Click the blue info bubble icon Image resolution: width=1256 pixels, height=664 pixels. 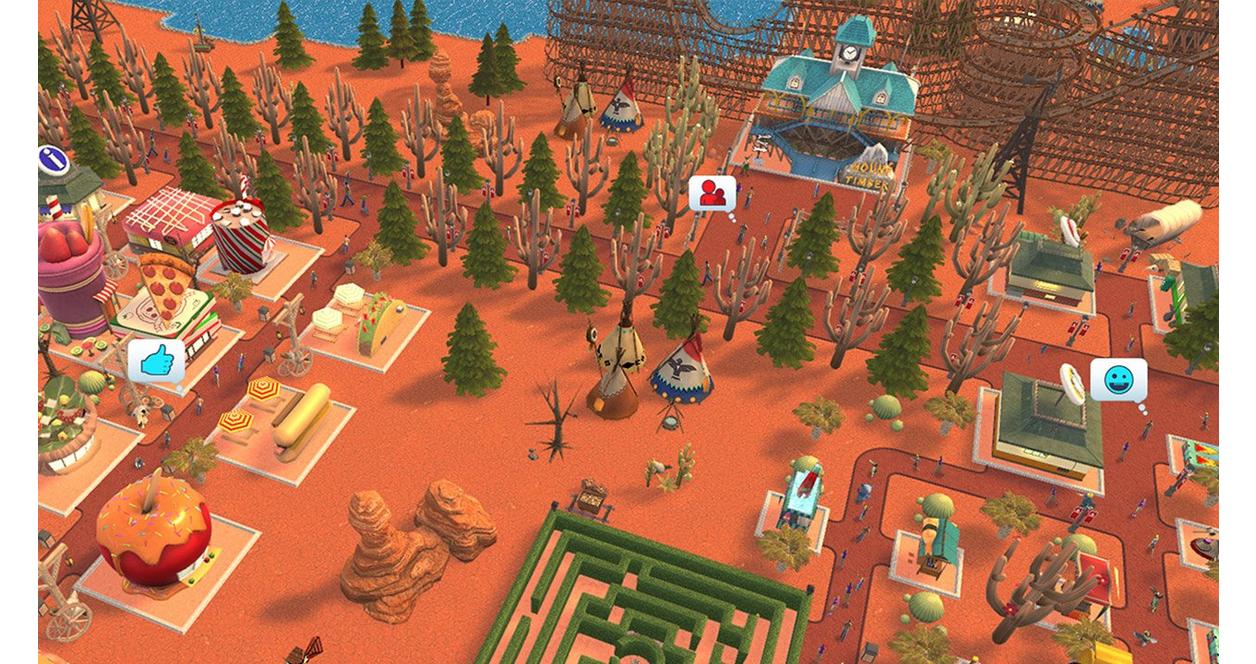[x=52, y=160]
